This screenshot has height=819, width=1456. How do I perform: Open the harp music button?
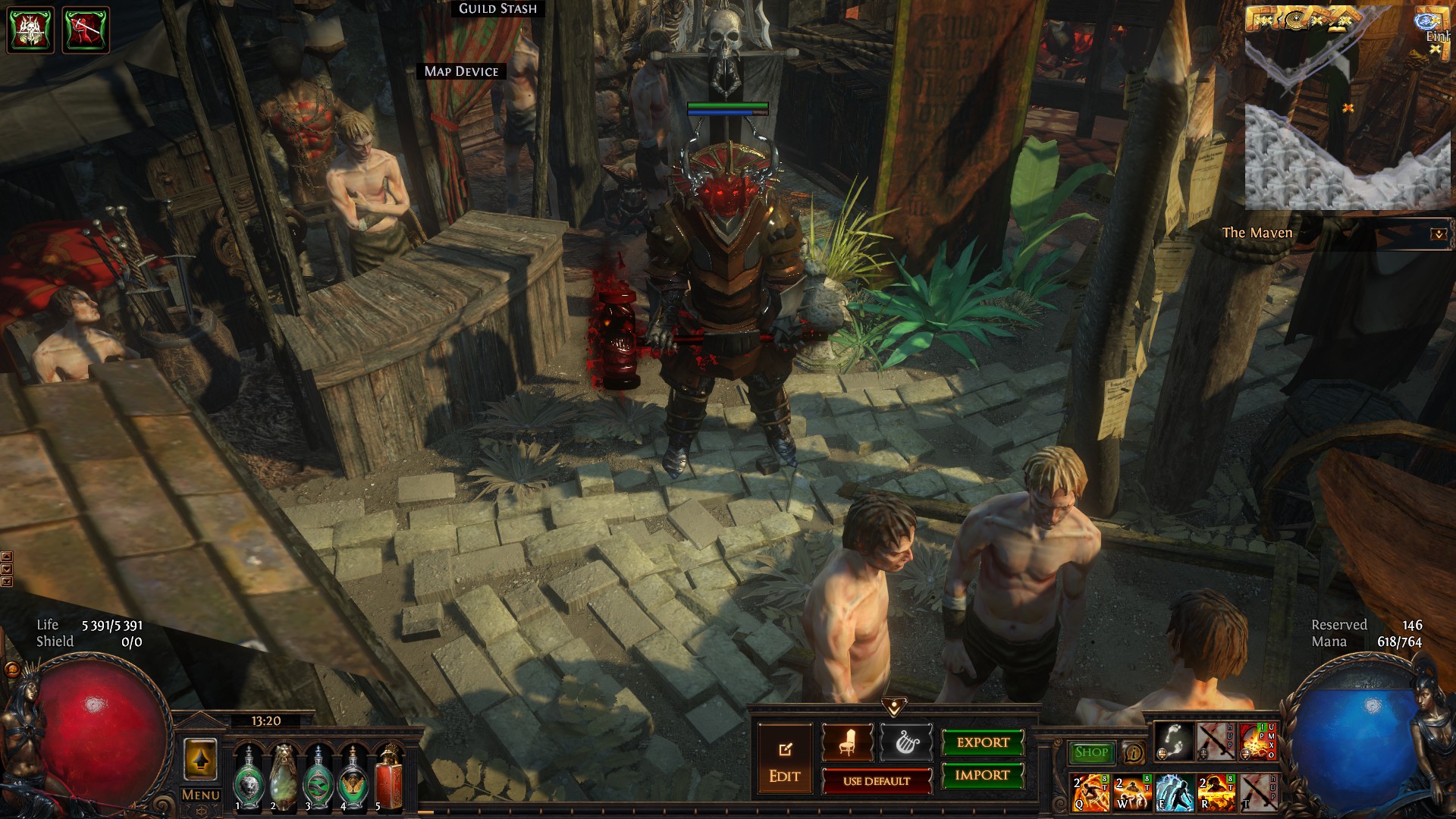tap(906, 742)
